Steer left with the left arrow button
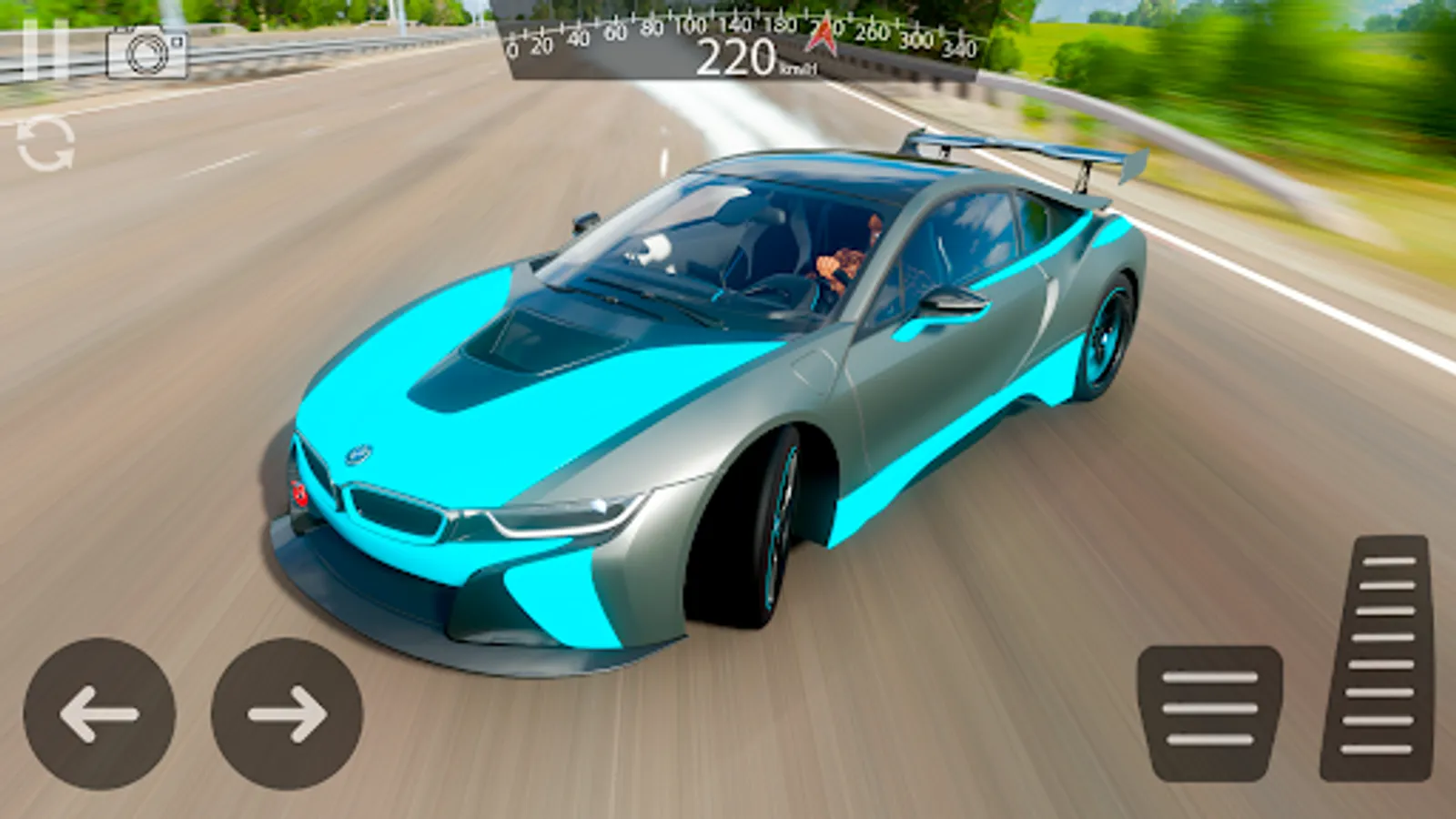Viewport: 1456px width, 819px height. tap(99, 713)
